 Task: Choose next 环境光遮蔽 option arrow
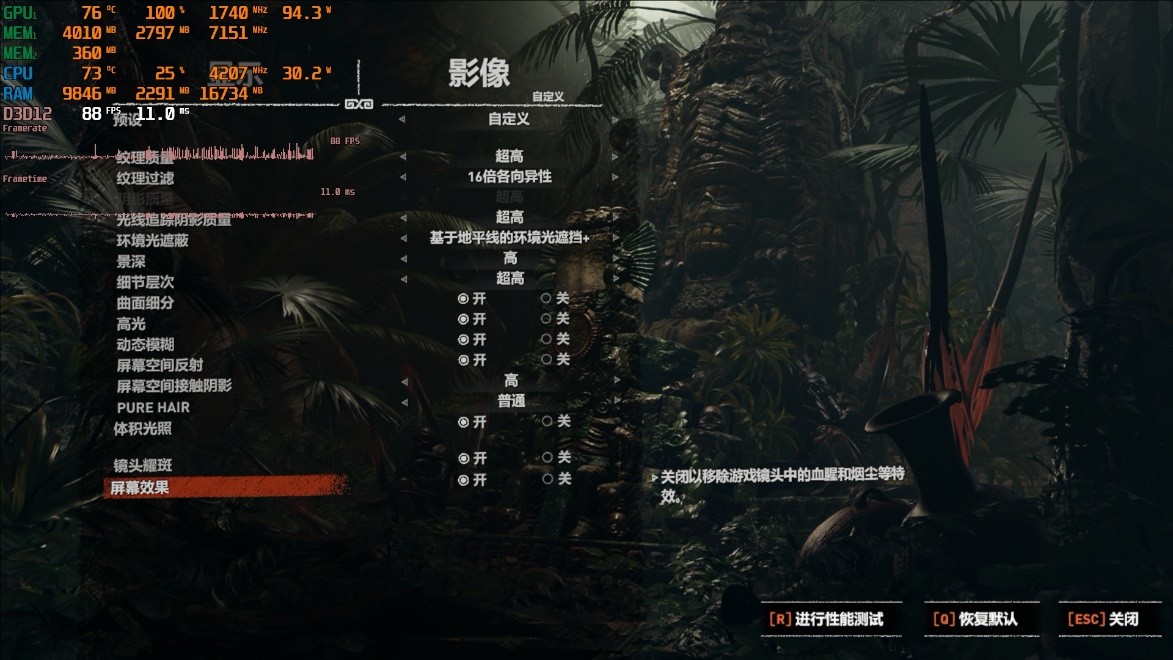(616, 238)
